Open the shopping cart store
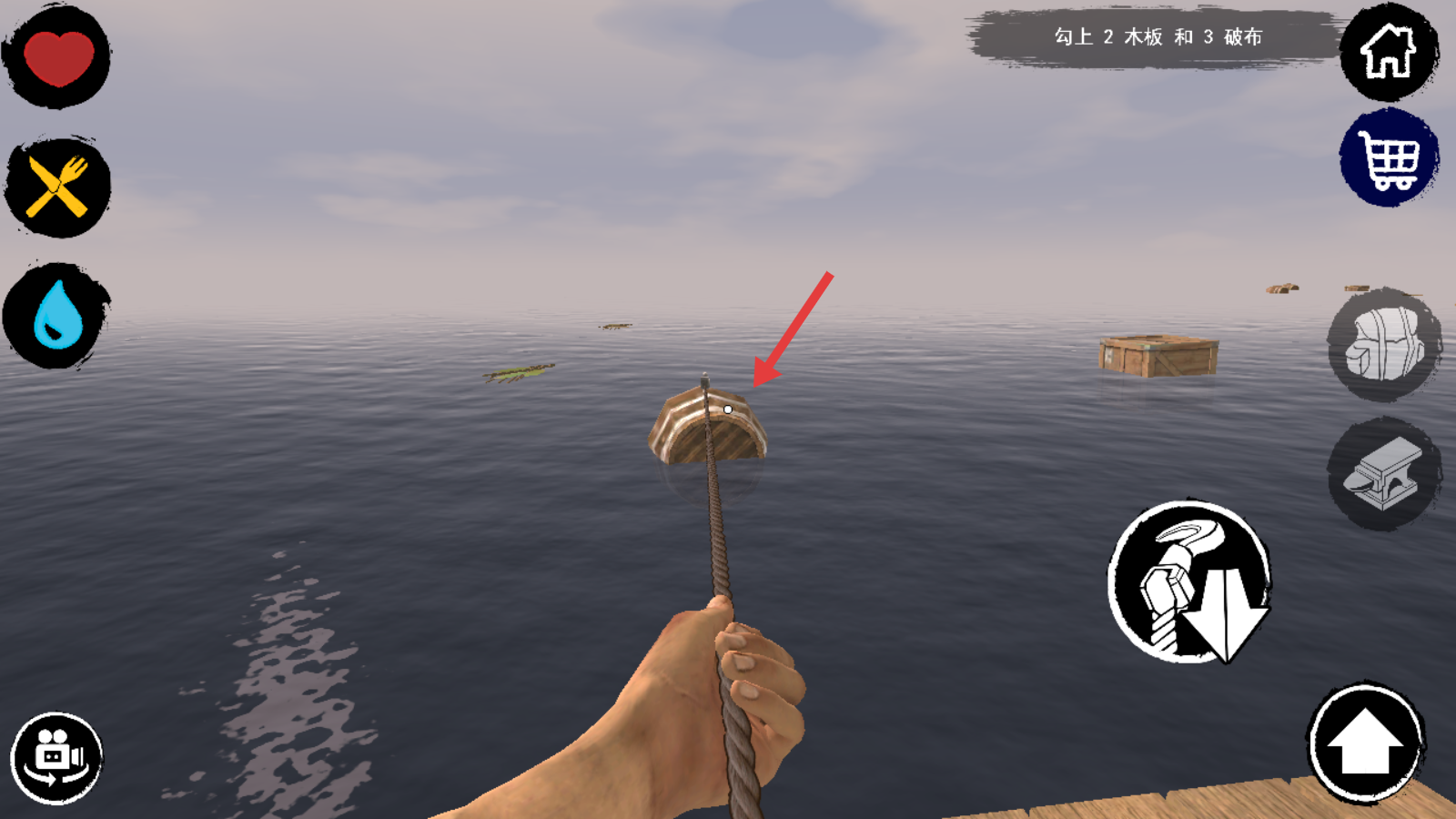This screenshot has height=819, width=1456. point(1388,158)
